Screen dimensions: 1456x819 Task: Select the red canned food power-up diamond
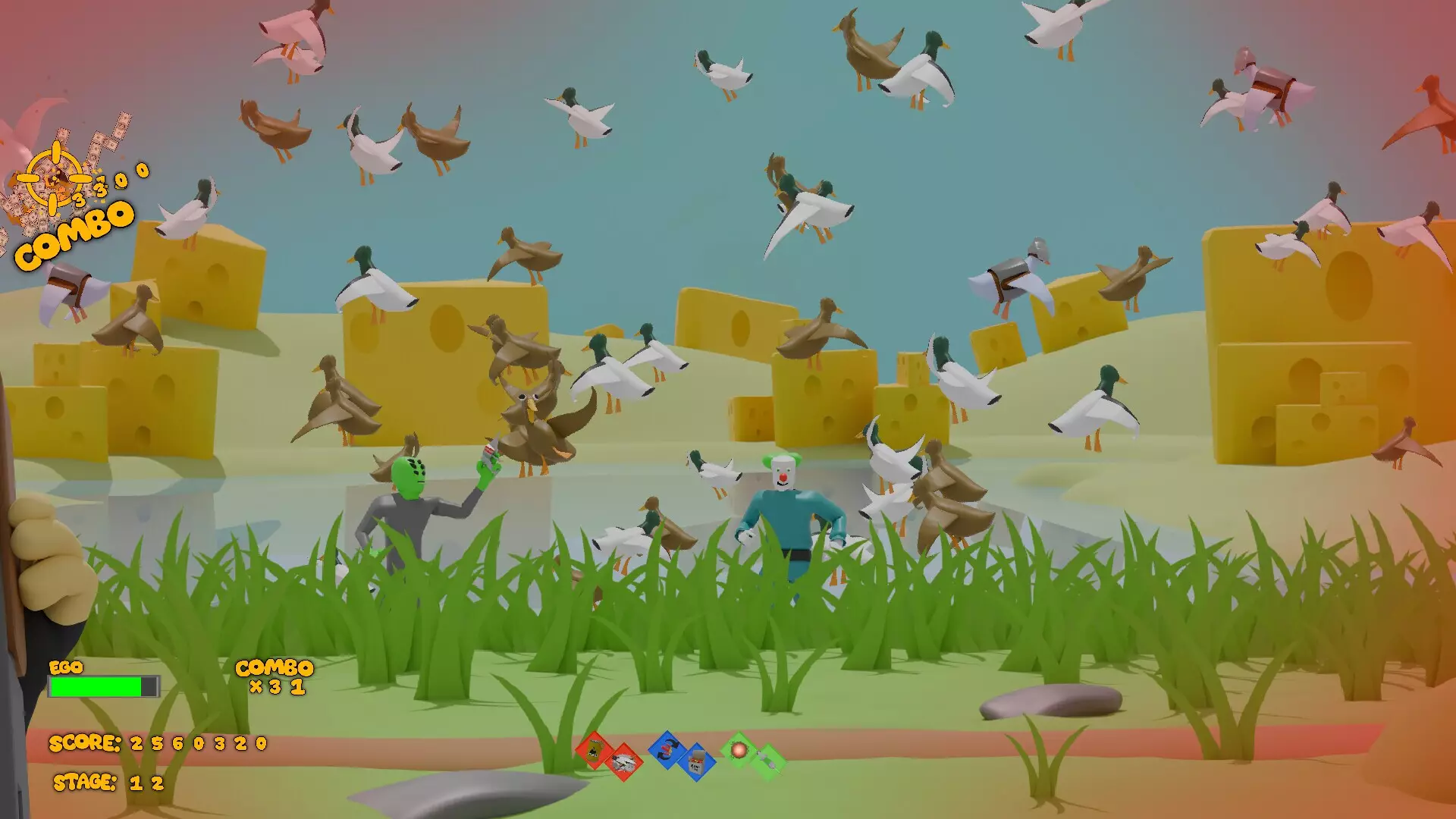595,751
